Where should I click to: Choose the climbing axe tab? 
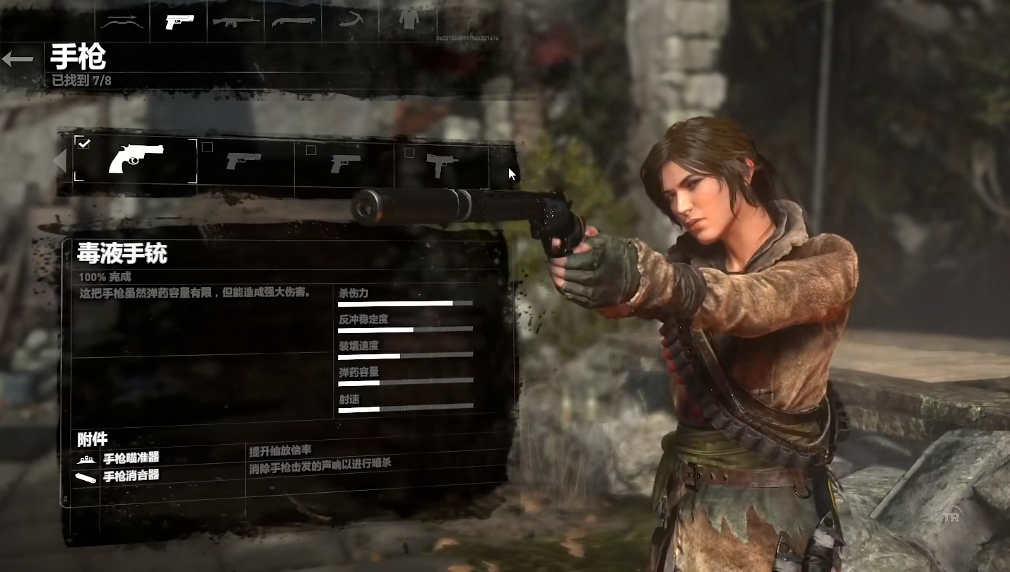tap(349, 20)
